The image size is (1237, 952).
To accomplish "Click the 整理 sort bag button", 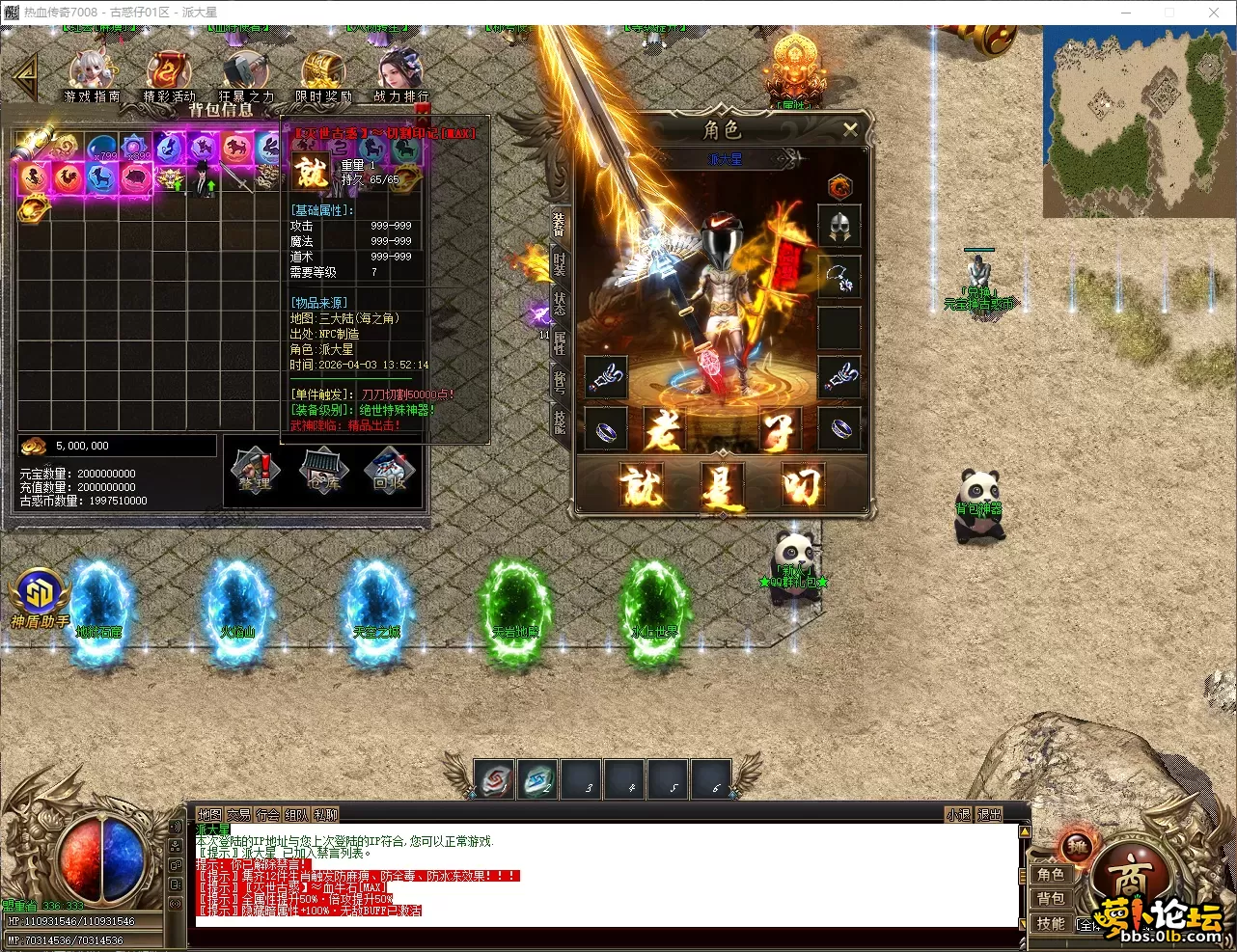I will tap(255, 471).
